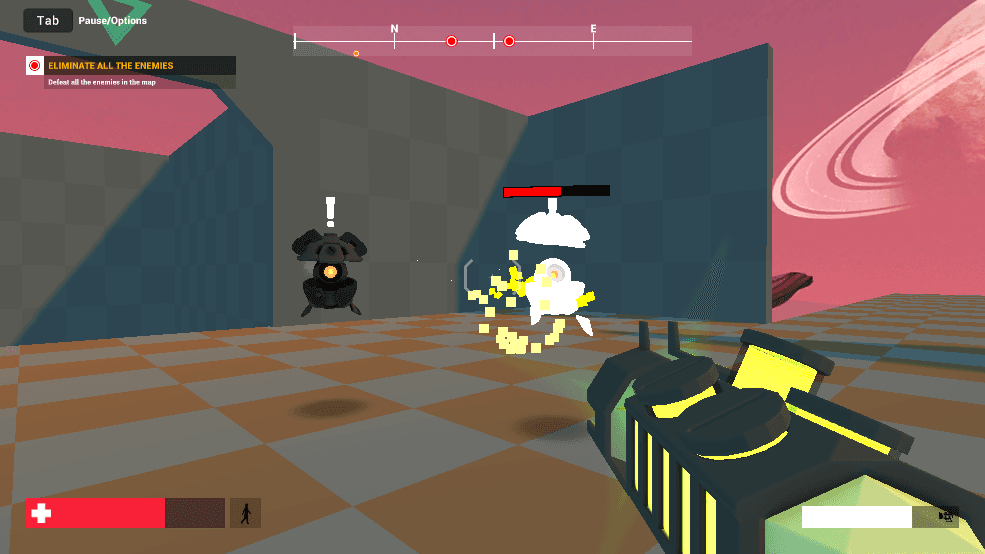Image resolution: width=985 pixels, height=554 pixels.
Task: Open the Eliminate All The Enemies objective
Action: click(x=131, y=66)
